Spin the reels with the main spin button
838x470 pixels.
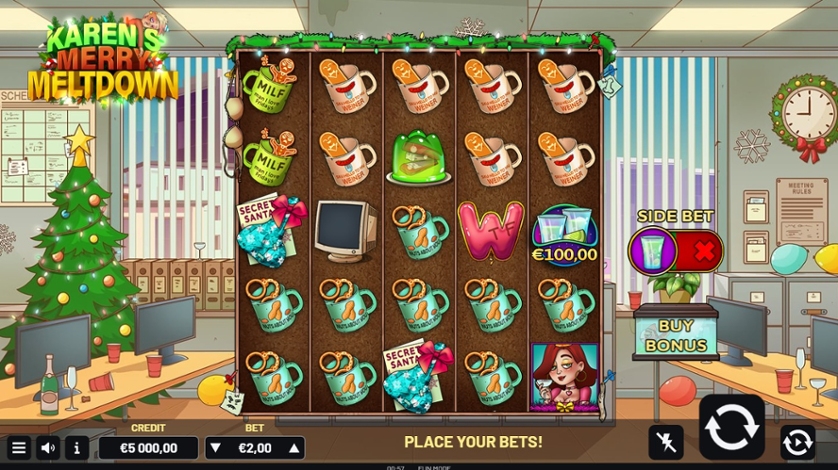coord(731,427)
